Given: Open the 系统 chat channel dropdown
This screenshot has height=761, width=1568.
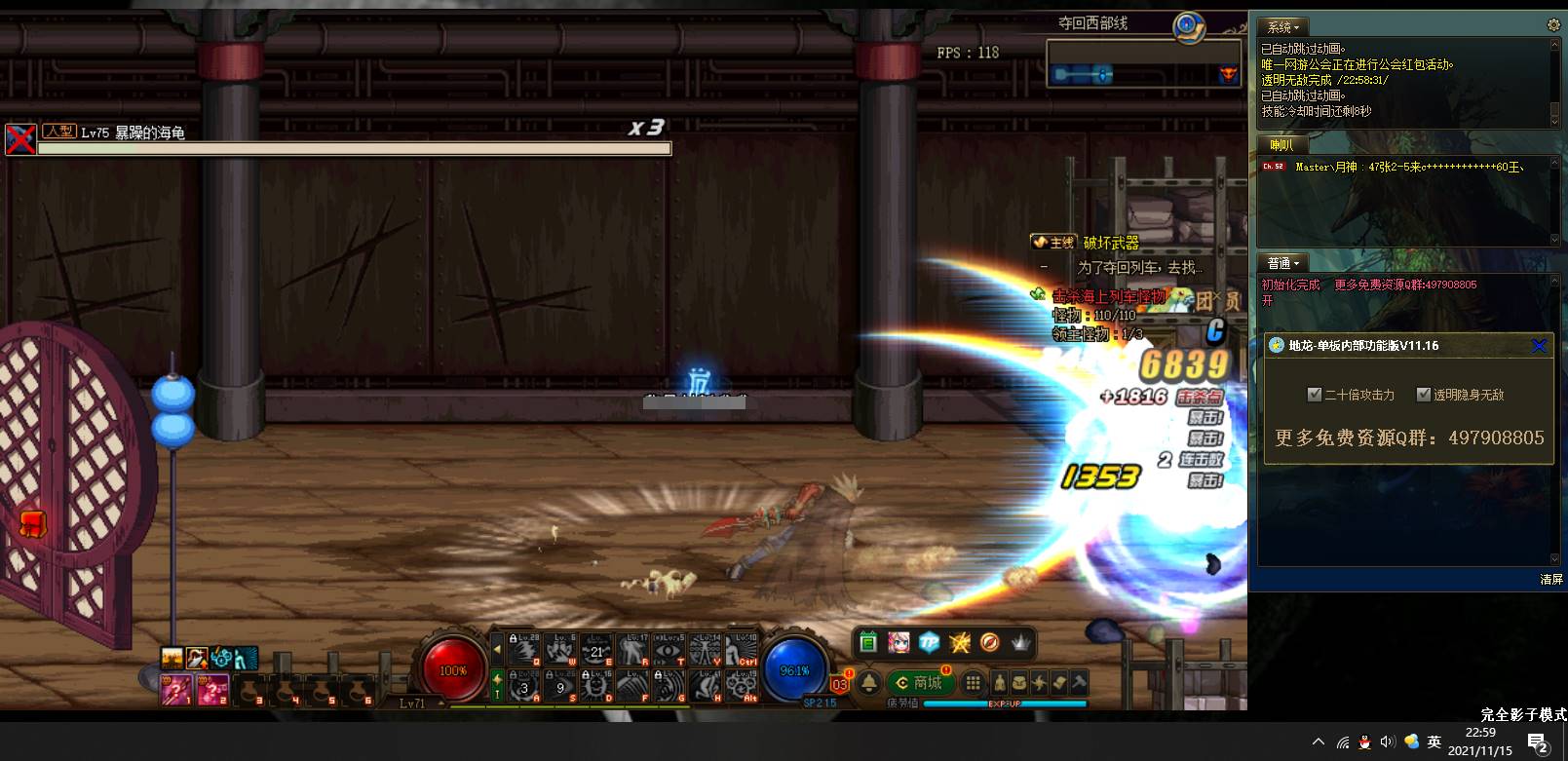Looking at the screenshot, I should [x=1282, y=26].
